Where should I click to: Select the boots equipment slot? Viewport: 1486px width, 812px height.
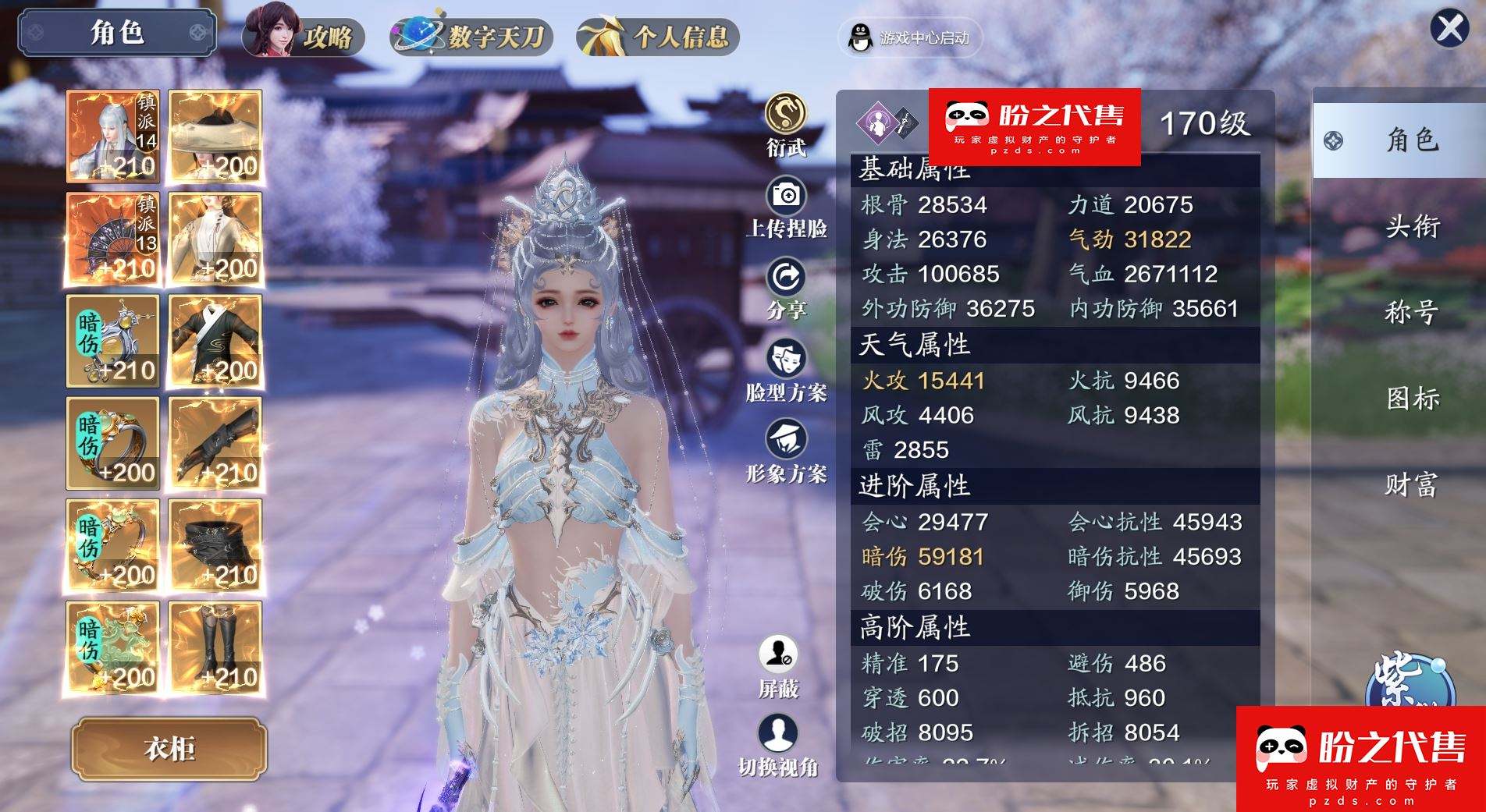[215, 647]
